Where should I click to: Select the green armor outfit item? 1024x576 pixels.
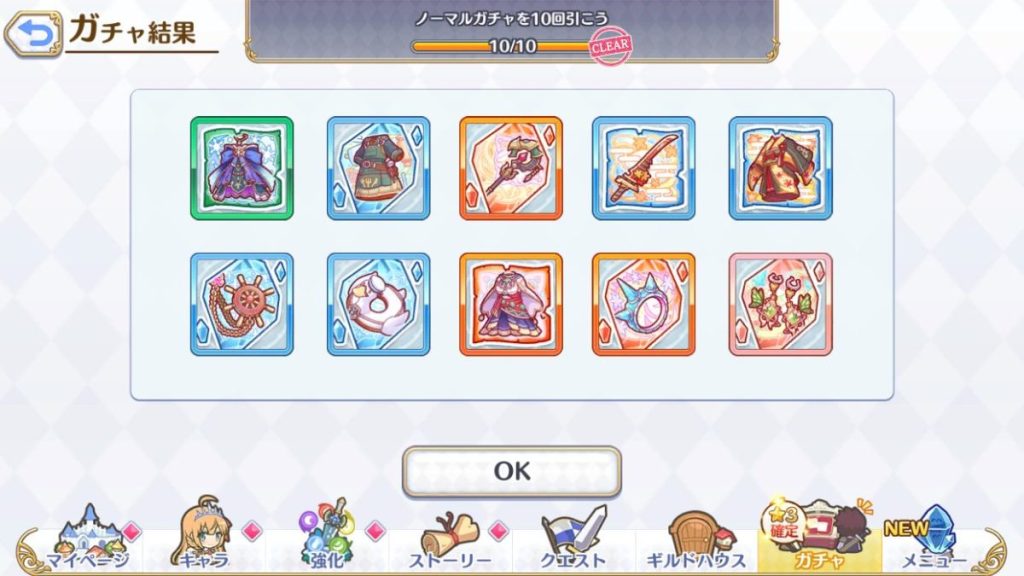pos(378,168)
